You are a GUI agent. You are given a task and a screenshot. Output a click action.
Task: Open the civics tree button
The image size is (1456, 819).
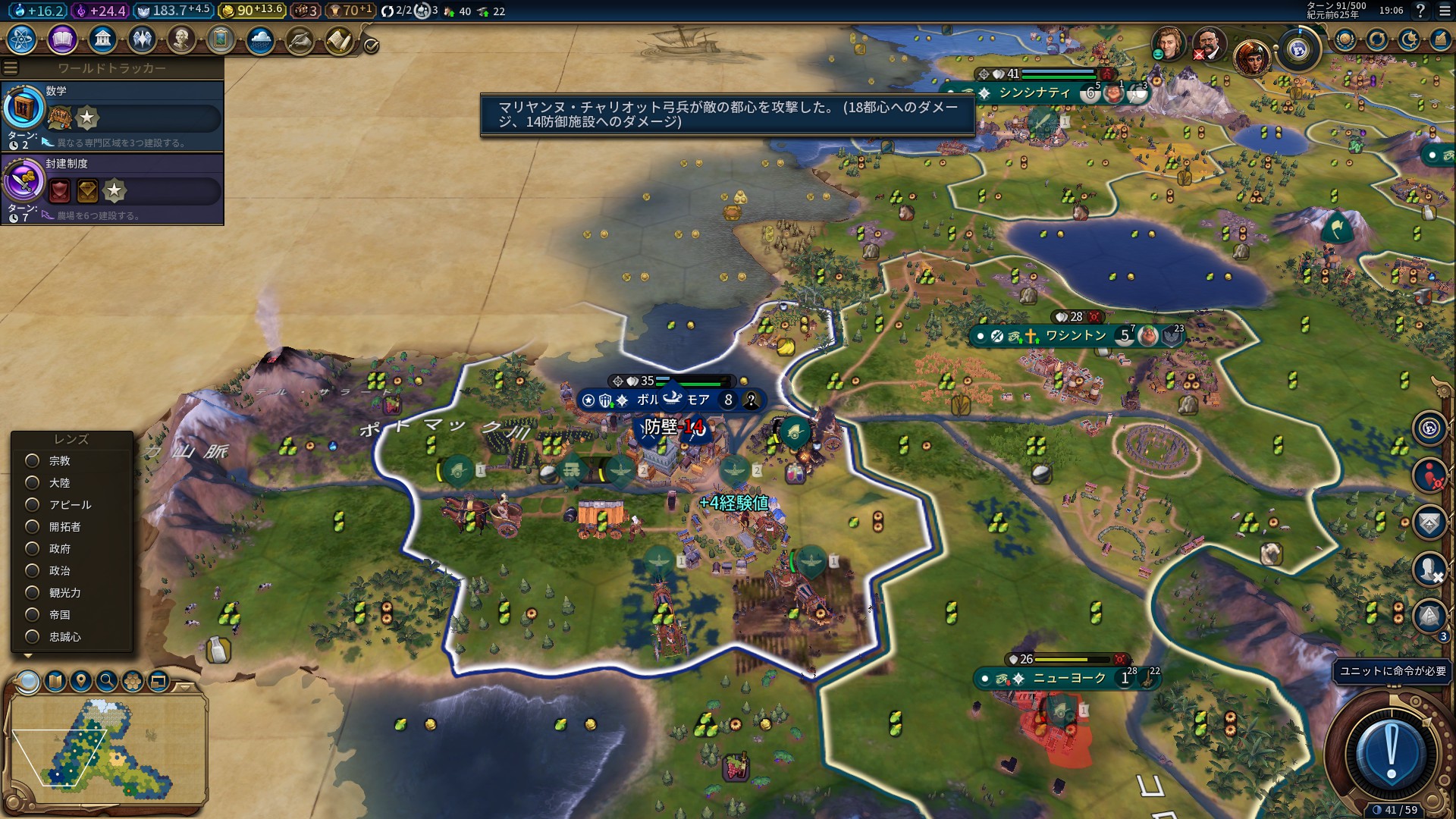coord(62,39)
